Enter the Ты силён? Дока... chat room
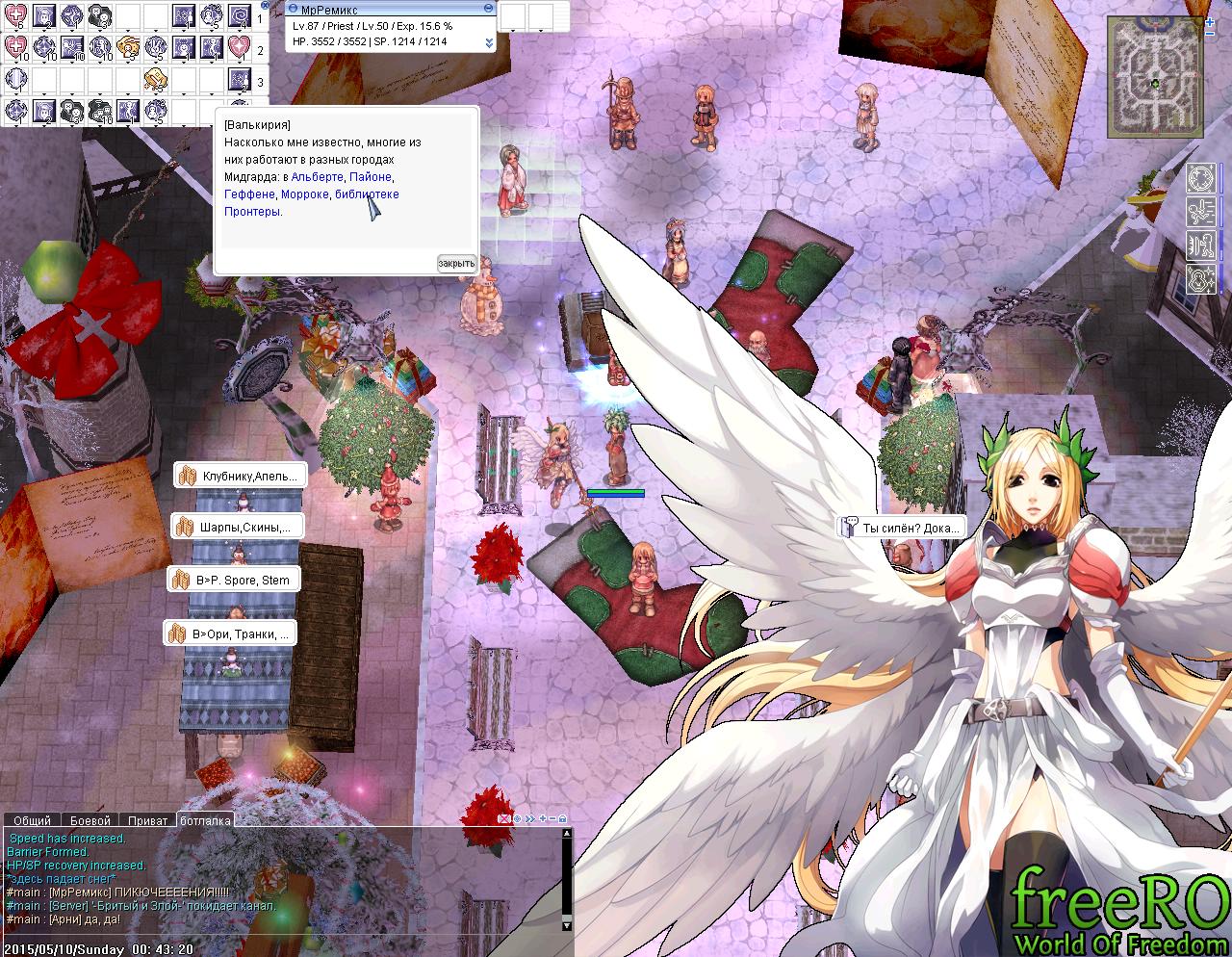The image size is (1232, 957). 900,528
